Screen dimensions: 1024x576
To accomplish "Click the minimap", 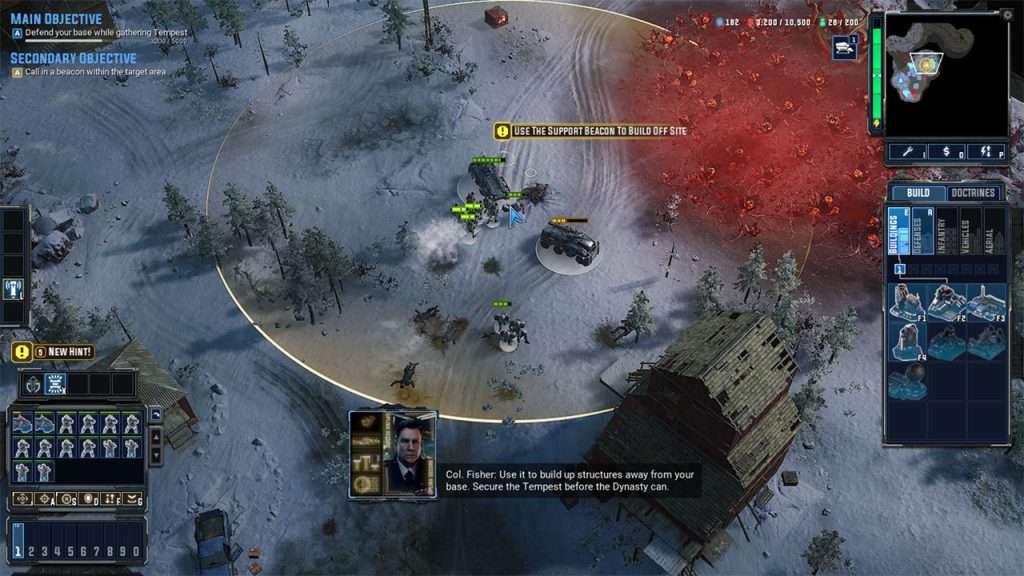I will (945, 75).
